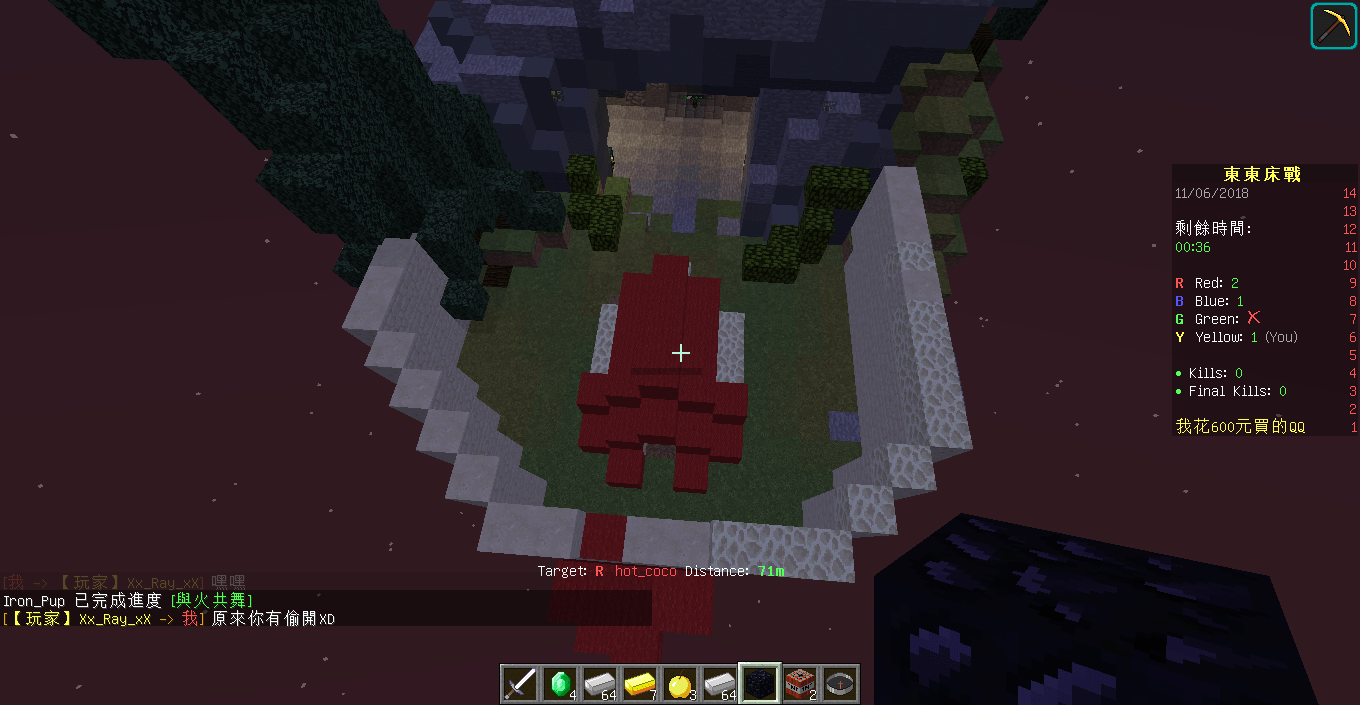
Task: Select the iron sword hotbar slot
Action: 520,683
